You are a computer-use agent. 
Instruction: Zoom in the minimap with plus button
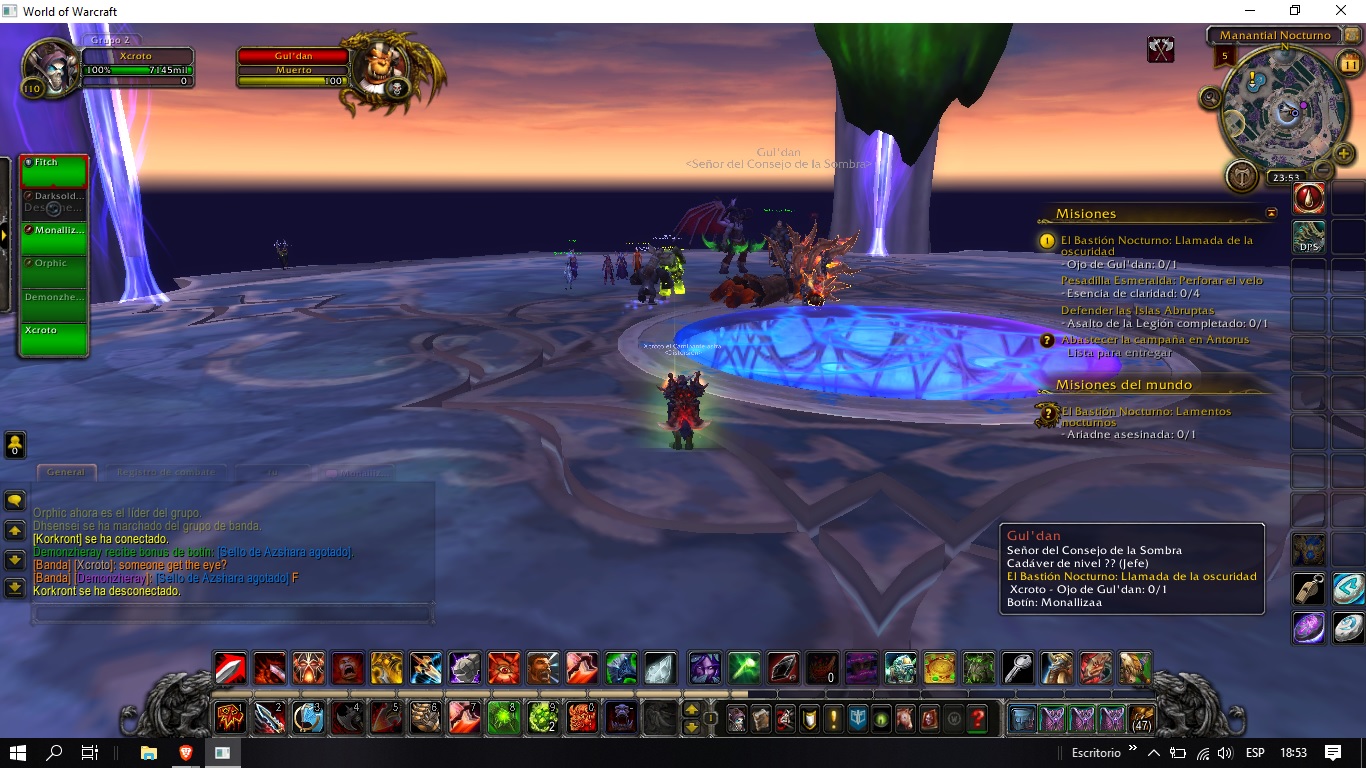(1343, 154)
